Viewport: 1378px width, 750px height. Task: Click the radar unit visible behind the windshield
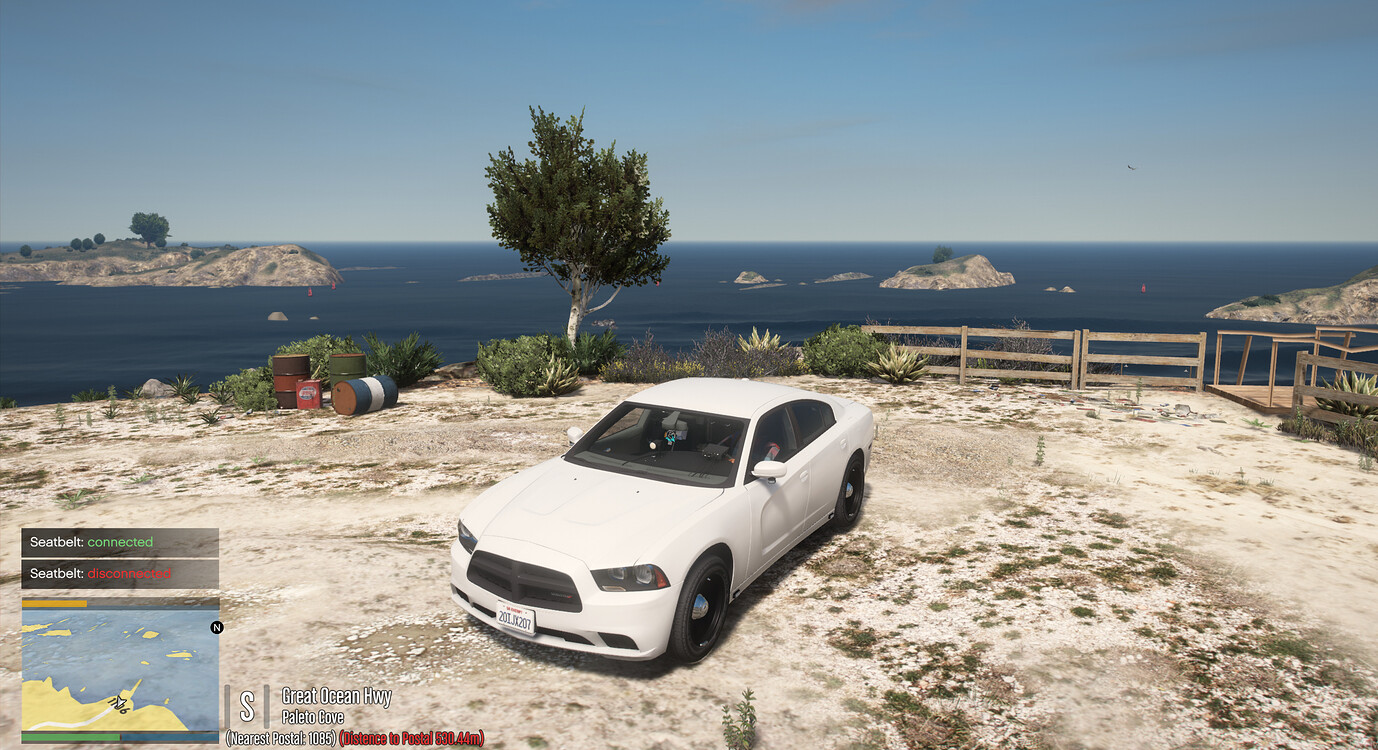(x=713, y=453)
